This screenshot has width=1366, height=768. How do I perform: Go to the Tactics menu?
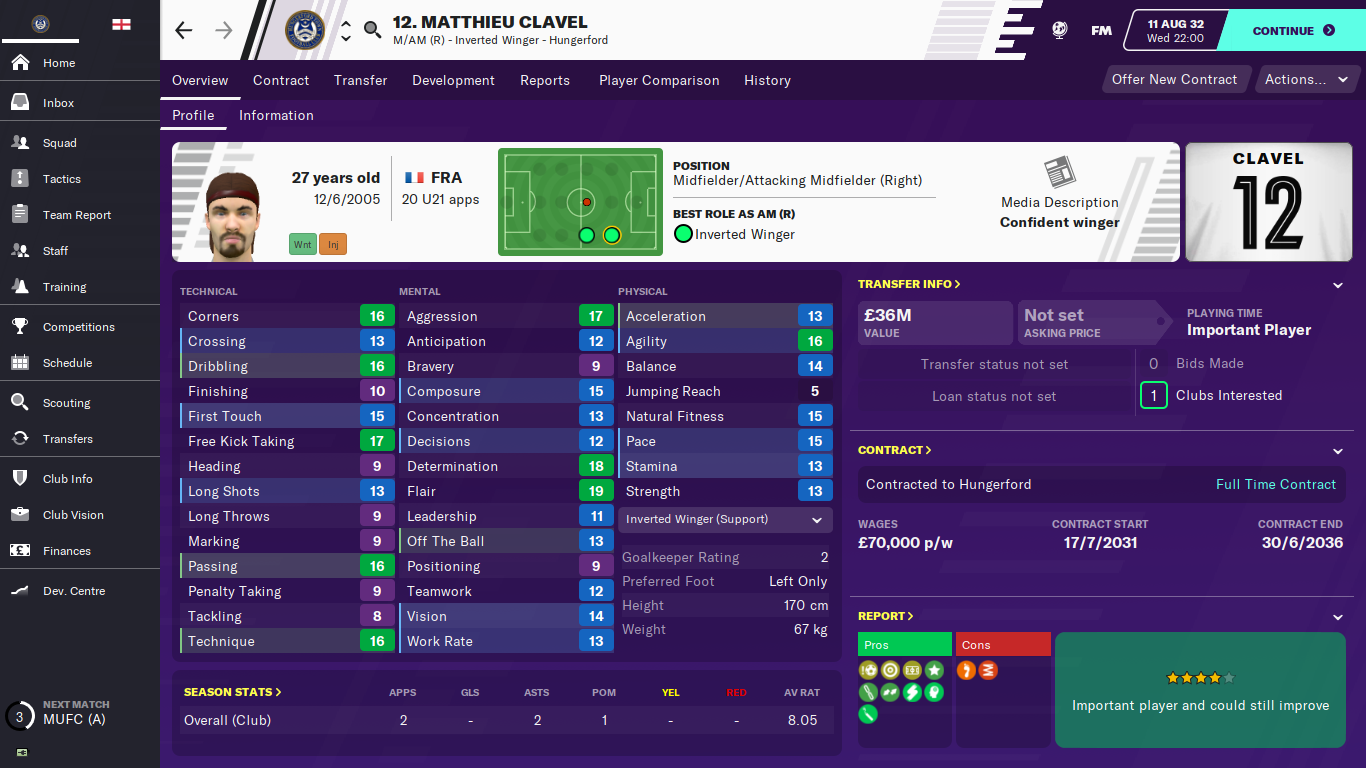point(61,179)
